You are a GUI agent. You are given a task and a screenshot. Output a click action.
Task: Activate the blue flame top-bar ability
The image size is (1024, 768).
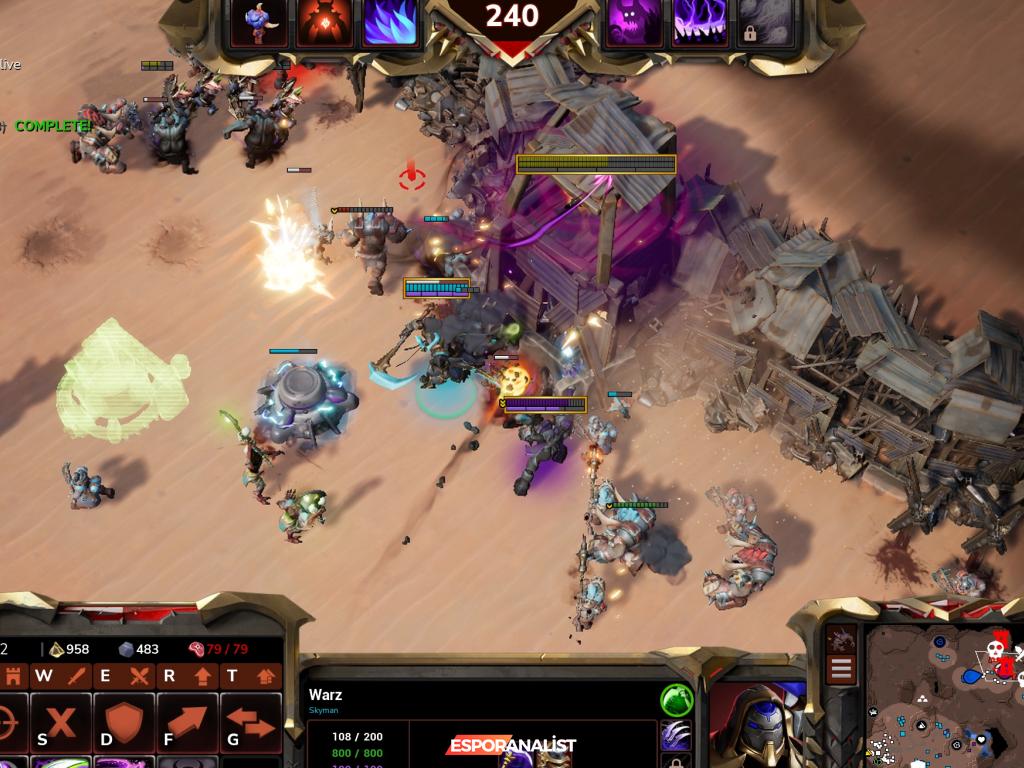coord(391,24)
